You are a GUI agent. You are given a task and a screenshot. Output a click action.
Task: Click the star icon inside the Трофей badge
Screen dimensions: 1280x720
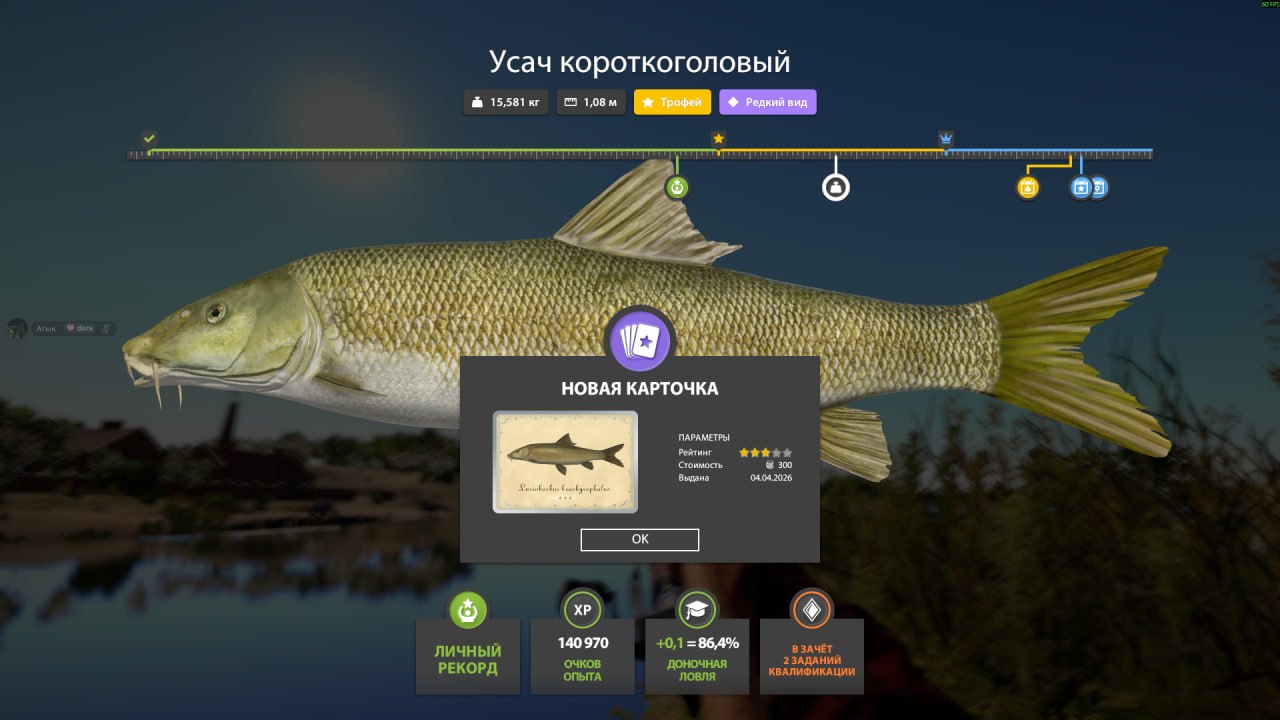tap(649, 102)
